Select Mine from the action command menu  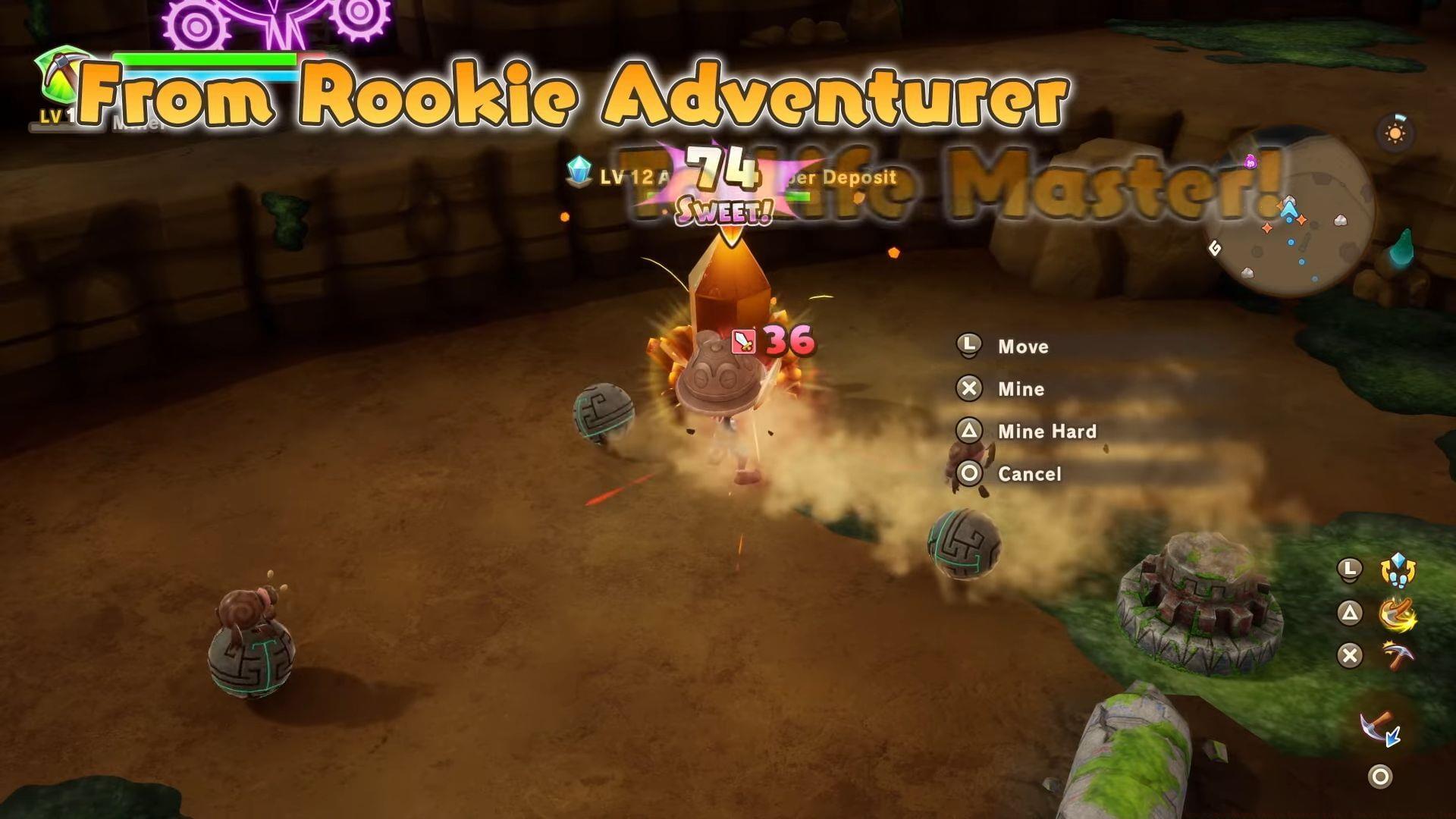(1019, 389)
